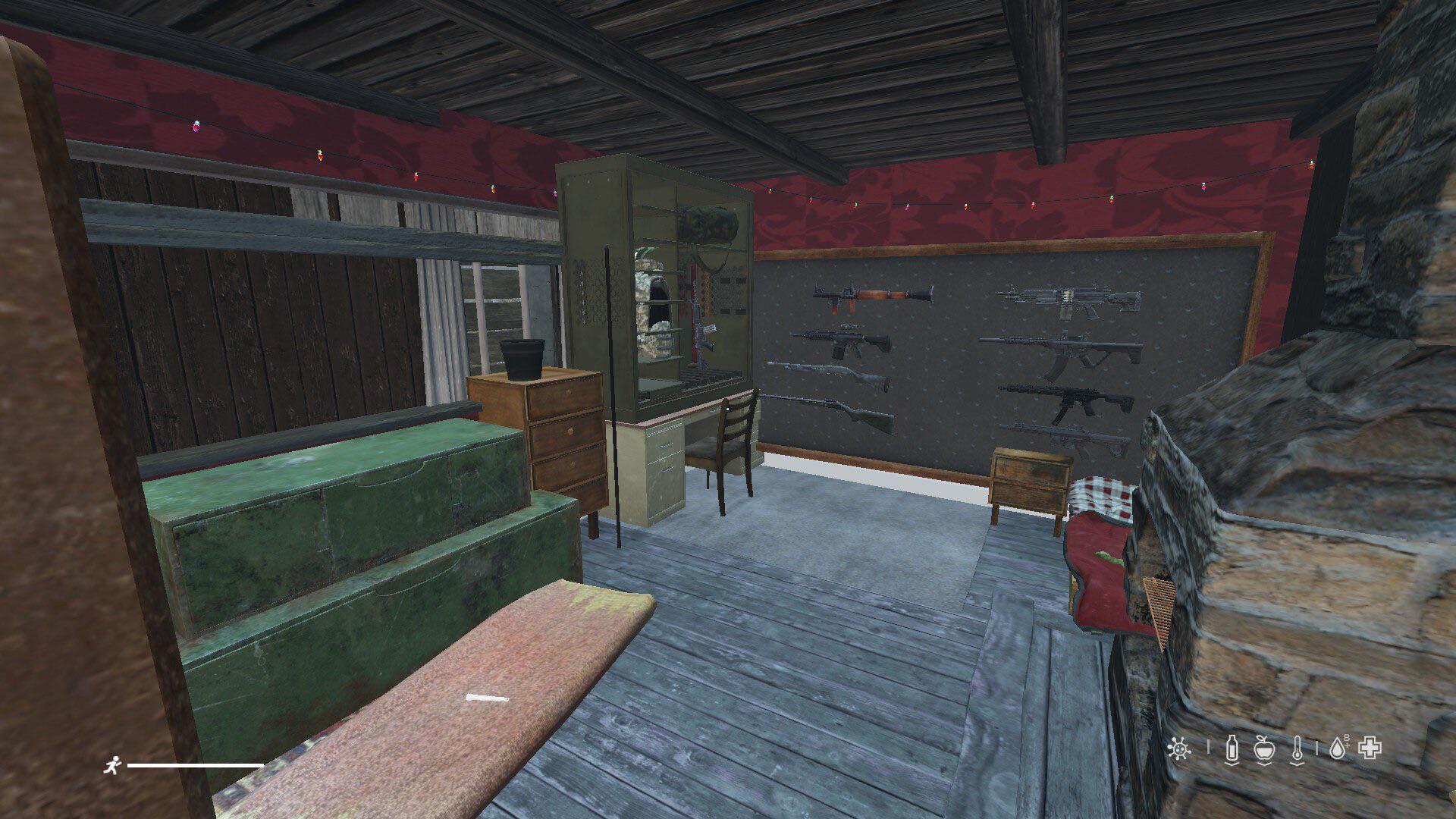Open the middle drawer of the dresser

[x=570, y=430]
